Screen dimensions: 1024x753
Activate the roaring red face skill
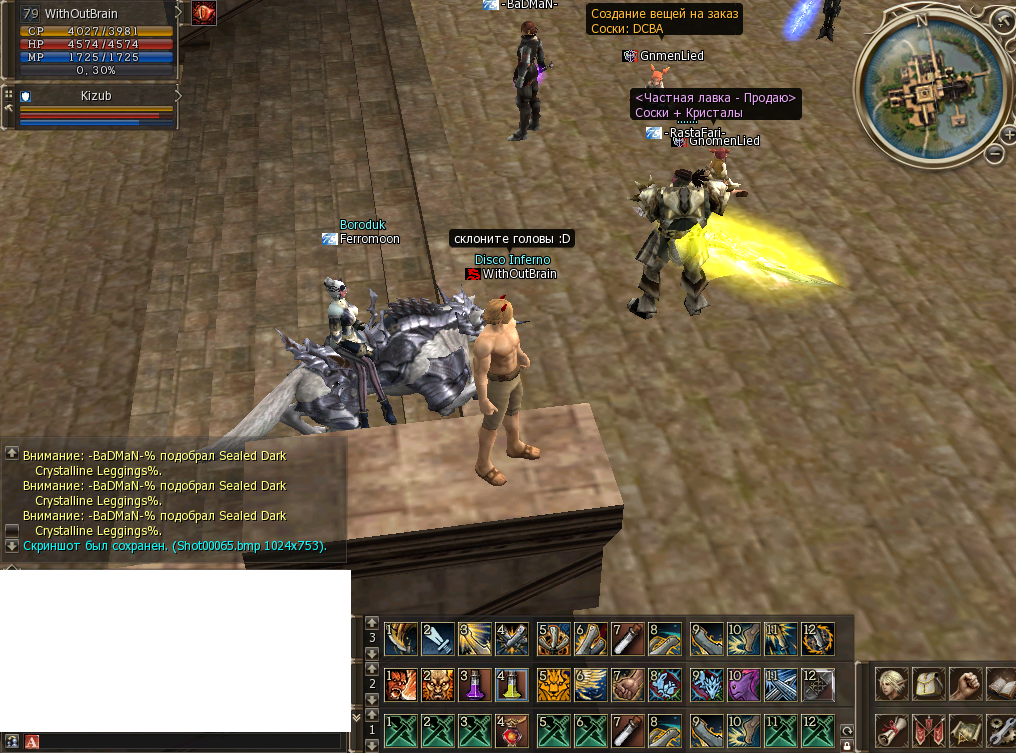pos(399,685)
